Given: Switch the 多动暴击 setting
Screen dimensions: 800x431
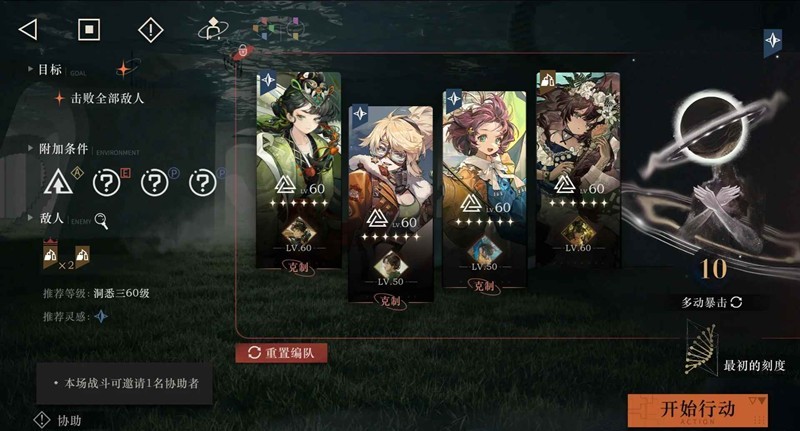Looking at the screenshot, I should click(713, 302).
